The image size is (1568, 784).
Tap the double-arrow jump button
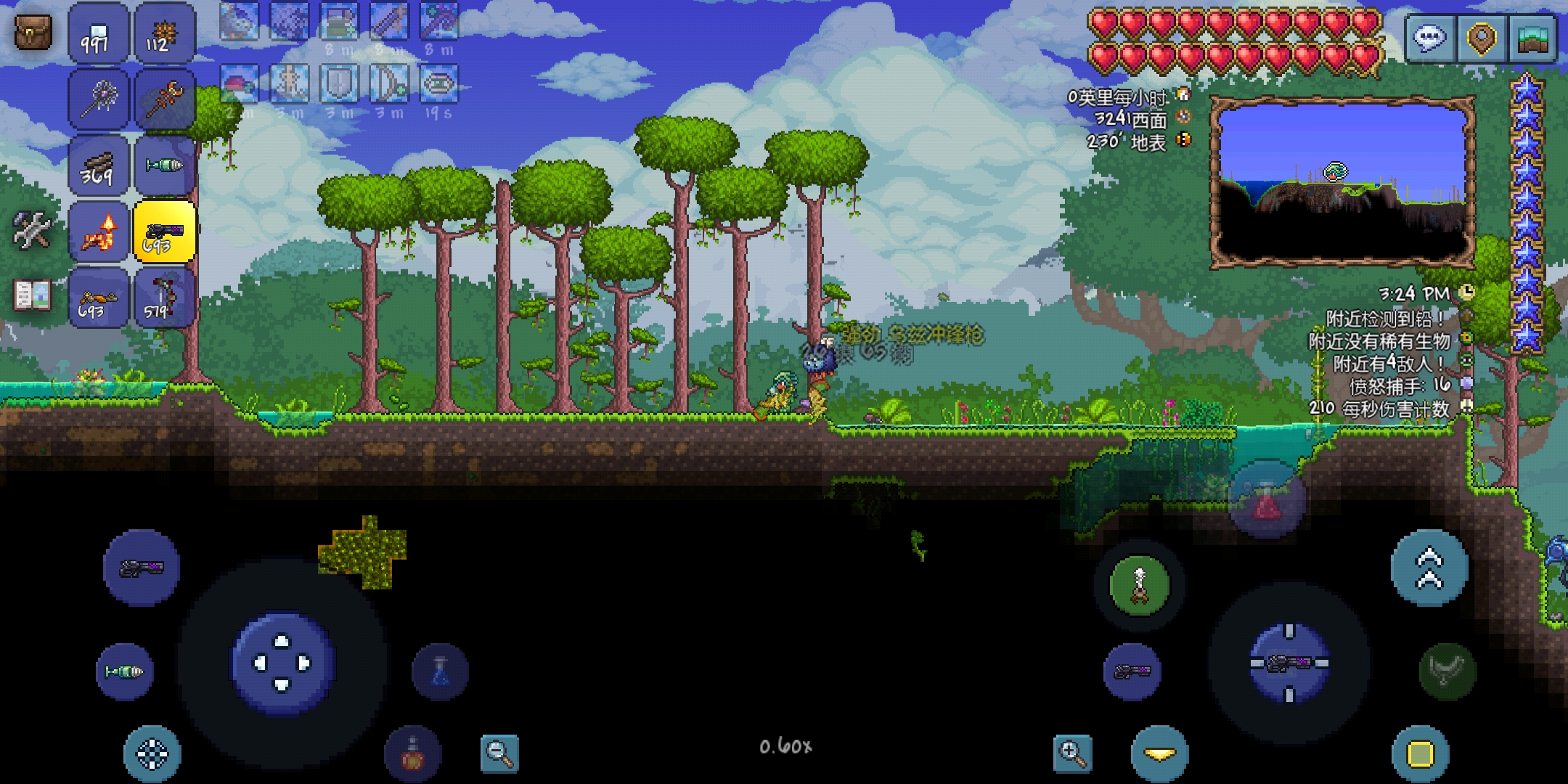[1429, 568]
